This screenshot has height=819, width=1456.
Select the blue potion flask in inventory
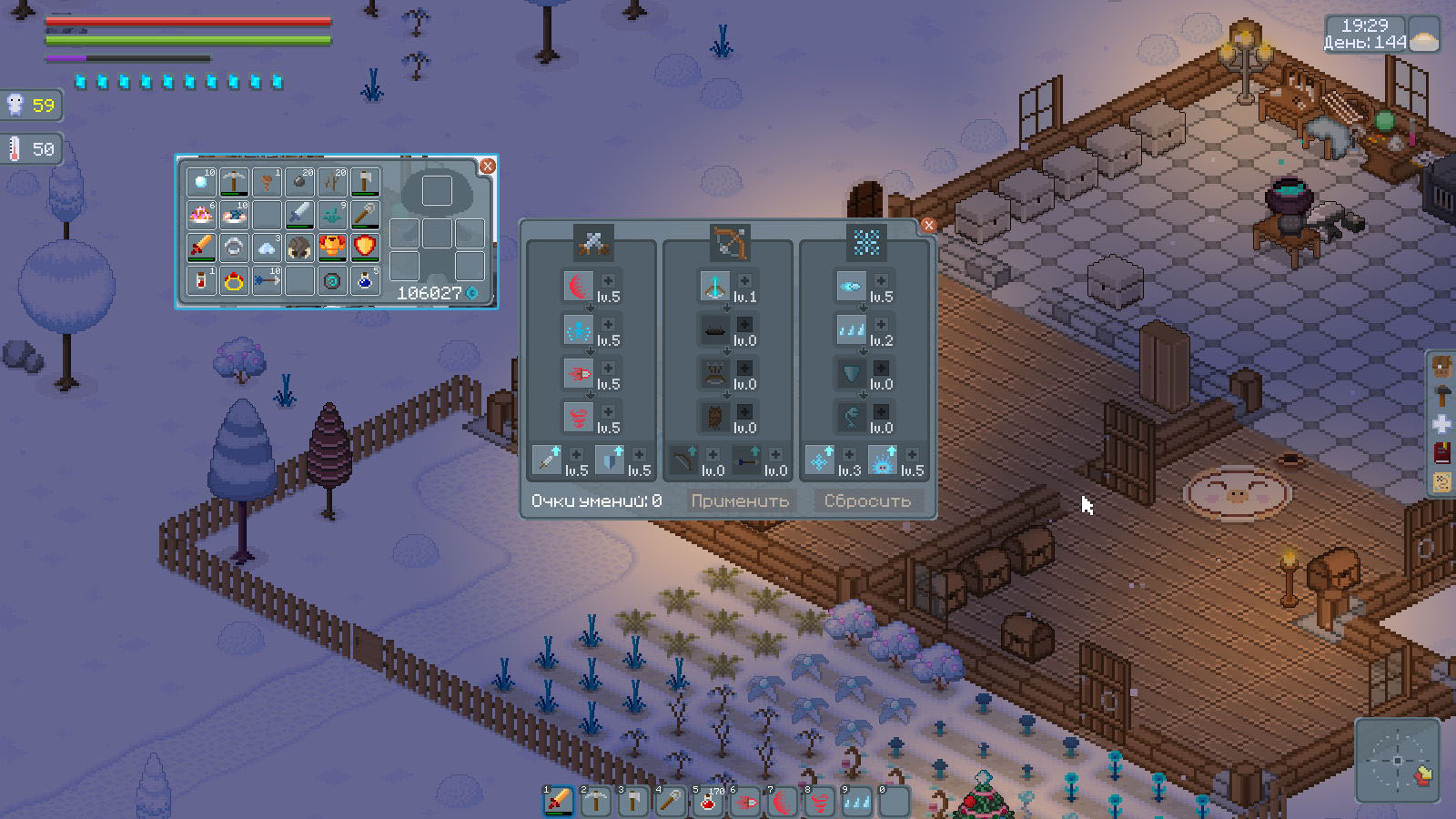coord(365,280)
